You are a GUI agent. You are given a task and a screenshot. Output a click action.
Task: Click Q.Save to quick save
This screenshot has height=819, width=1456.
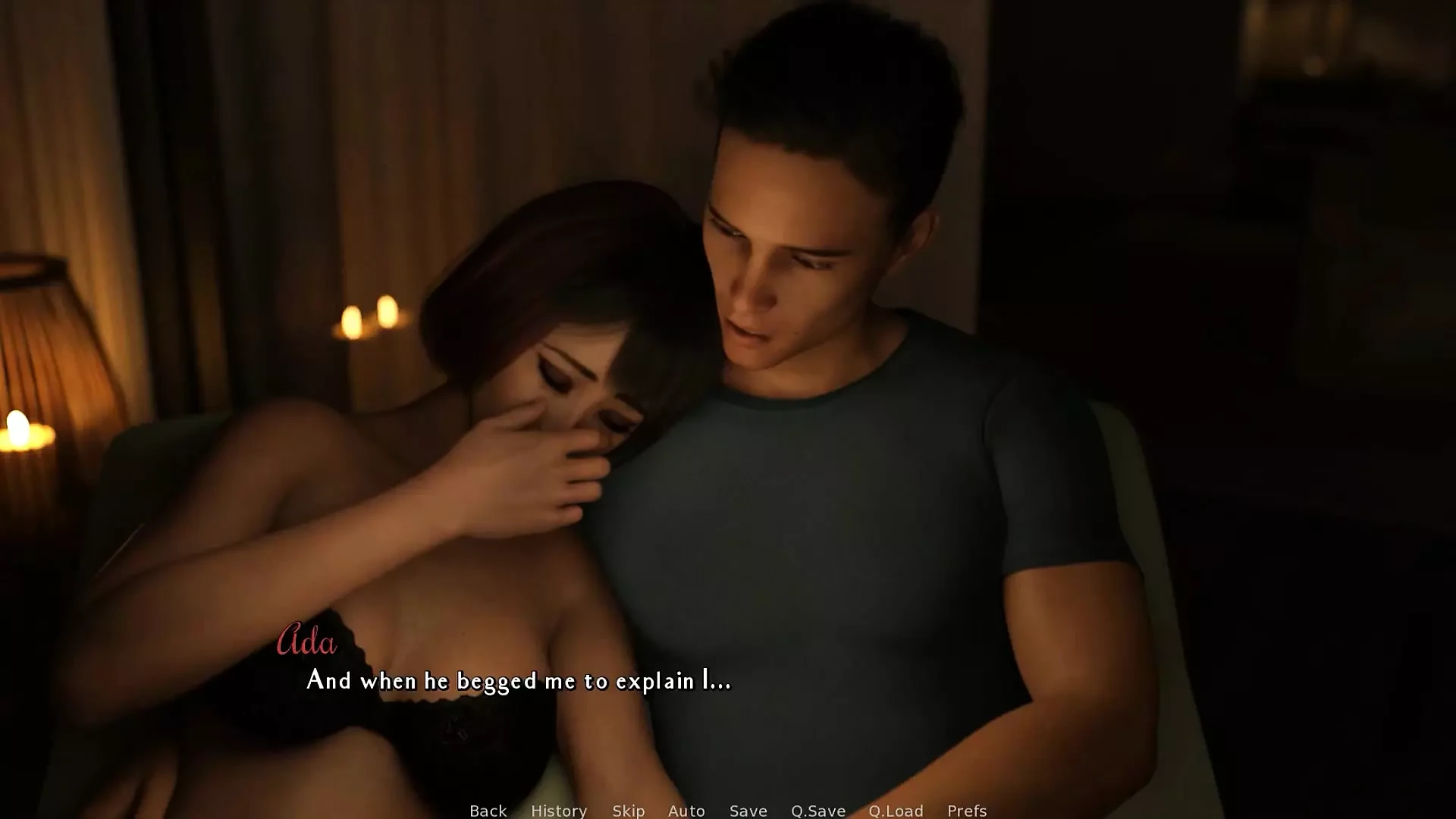(817, 811)
